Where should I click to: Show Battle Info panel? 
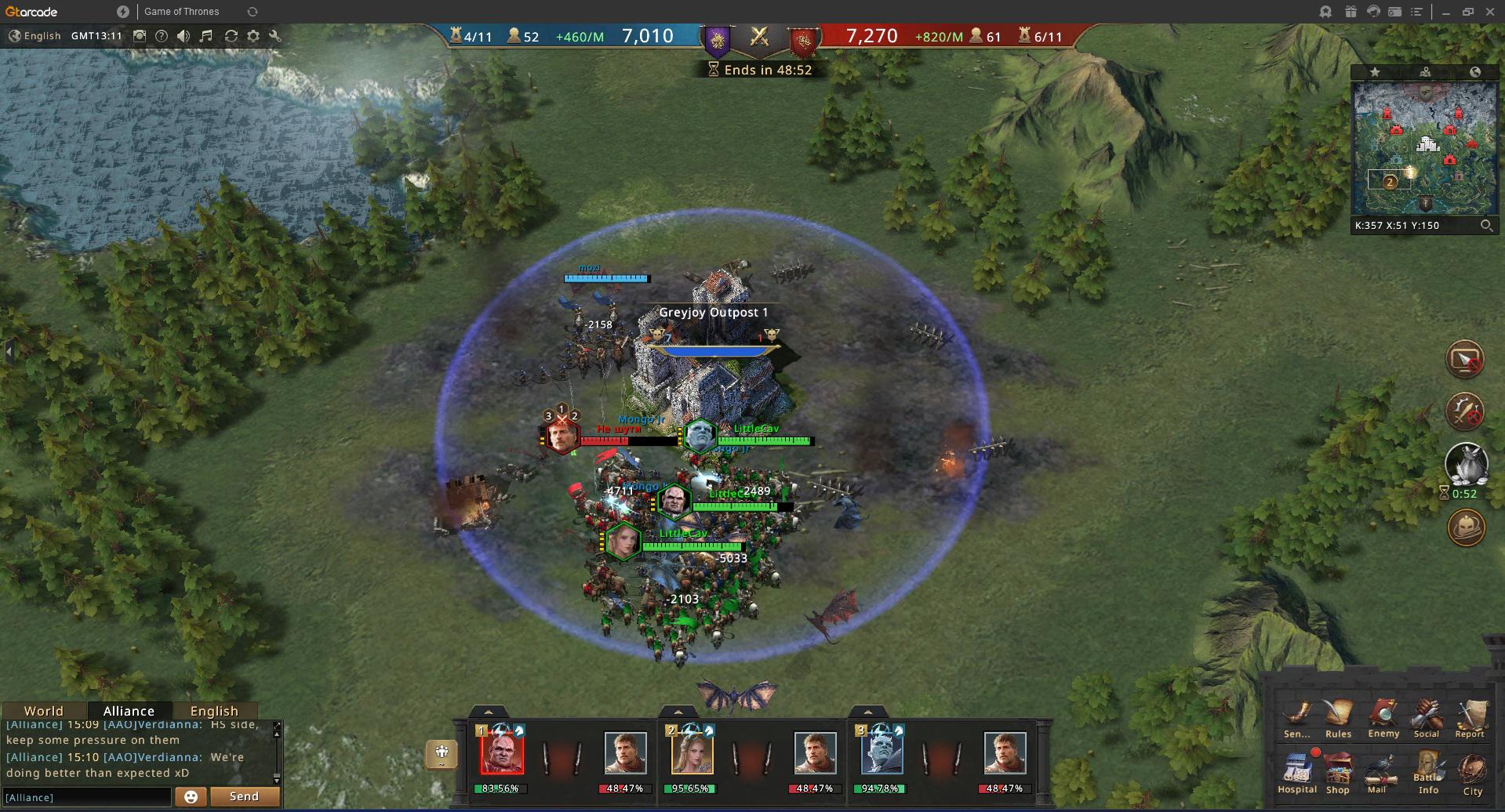pyautogui.click(x=1428, y=771)
